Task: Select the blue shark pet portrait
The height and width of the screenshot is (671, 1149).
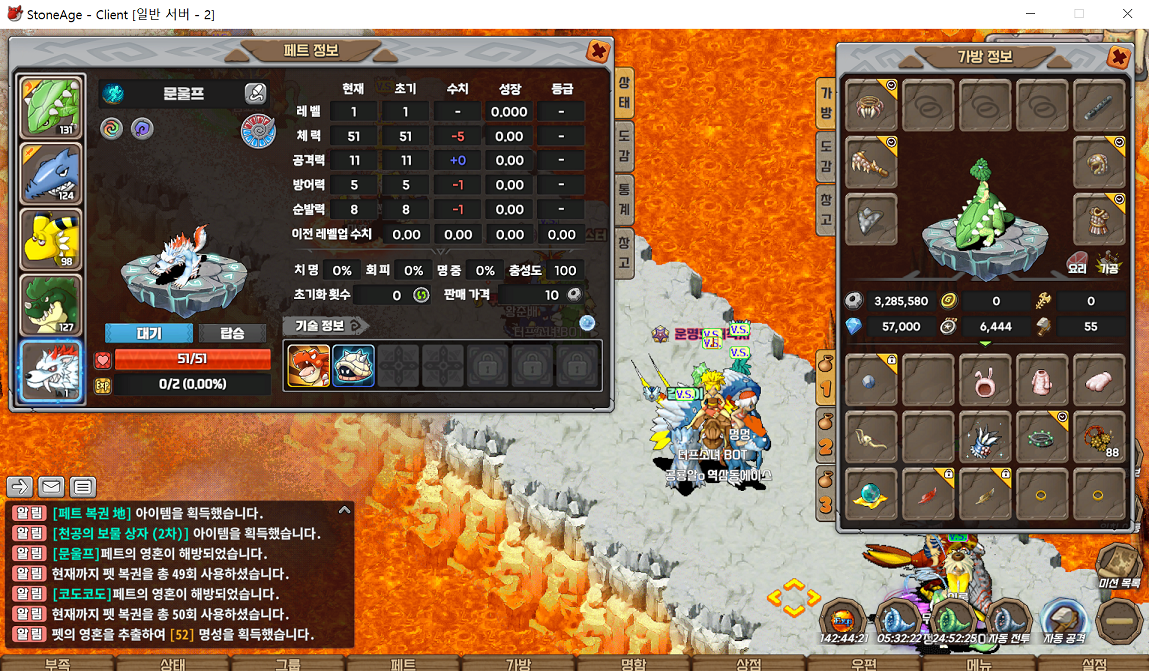Action: [51, 173]
